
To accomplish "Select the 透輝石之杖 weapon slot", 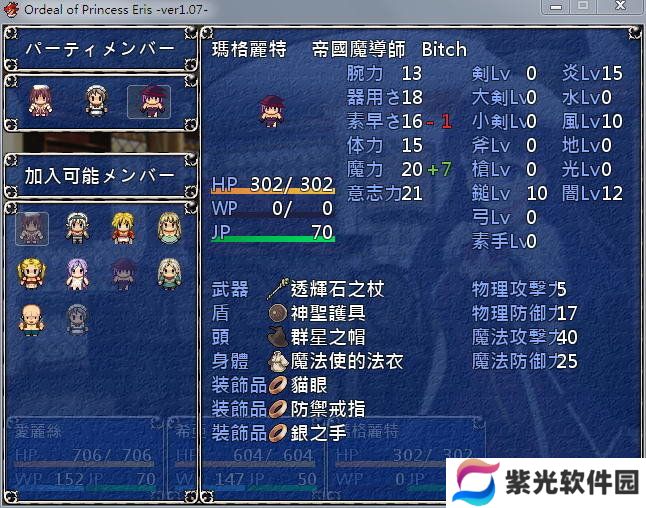I will pos(326,290).
